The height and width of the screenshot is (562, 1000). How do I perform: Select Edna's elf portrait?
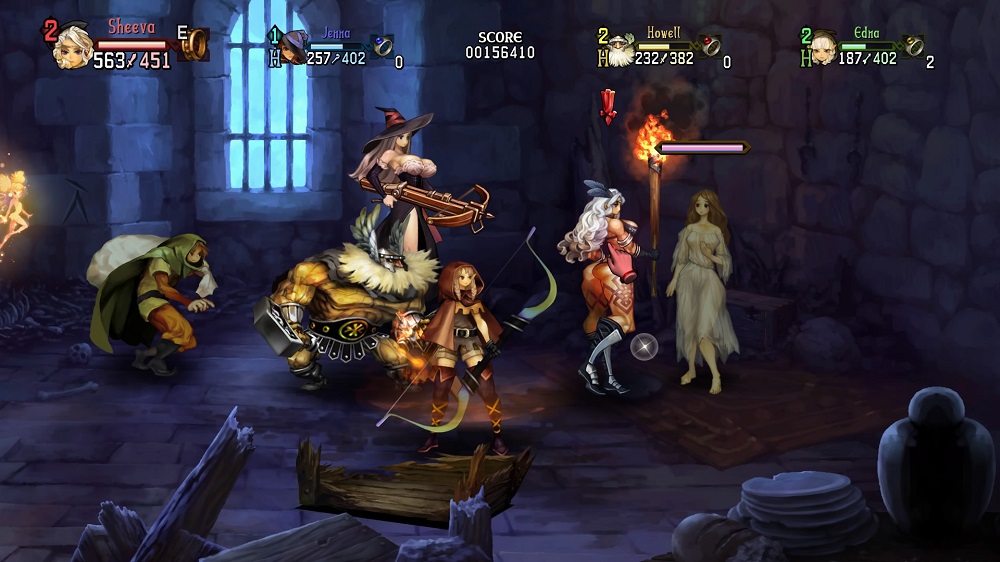823,48
